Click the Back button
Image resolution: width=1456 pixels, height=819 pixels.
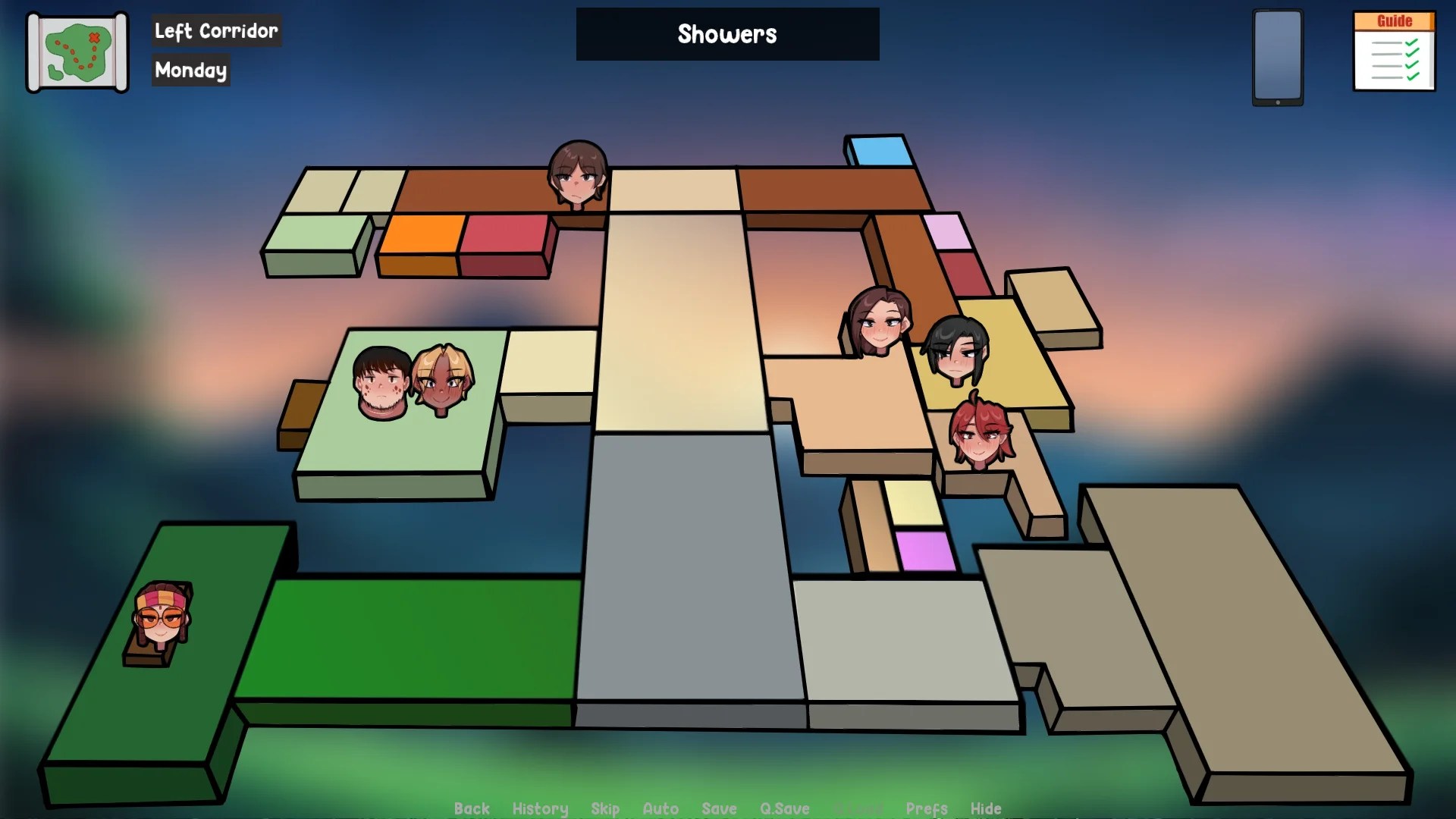472,808
